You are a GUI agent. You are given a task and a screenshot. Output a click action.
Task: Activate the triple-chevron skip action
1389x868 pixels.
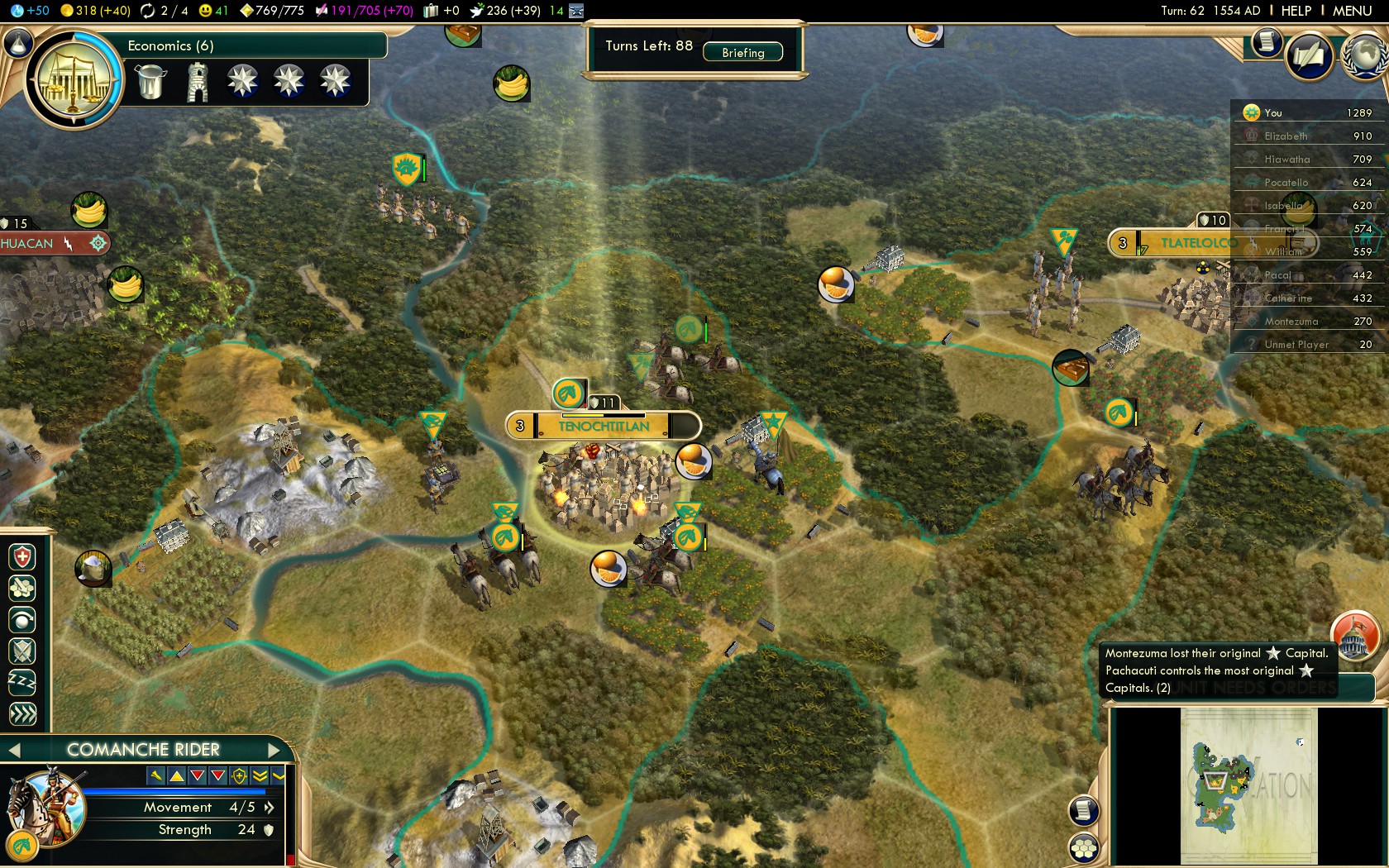click(x=22, y=713)
